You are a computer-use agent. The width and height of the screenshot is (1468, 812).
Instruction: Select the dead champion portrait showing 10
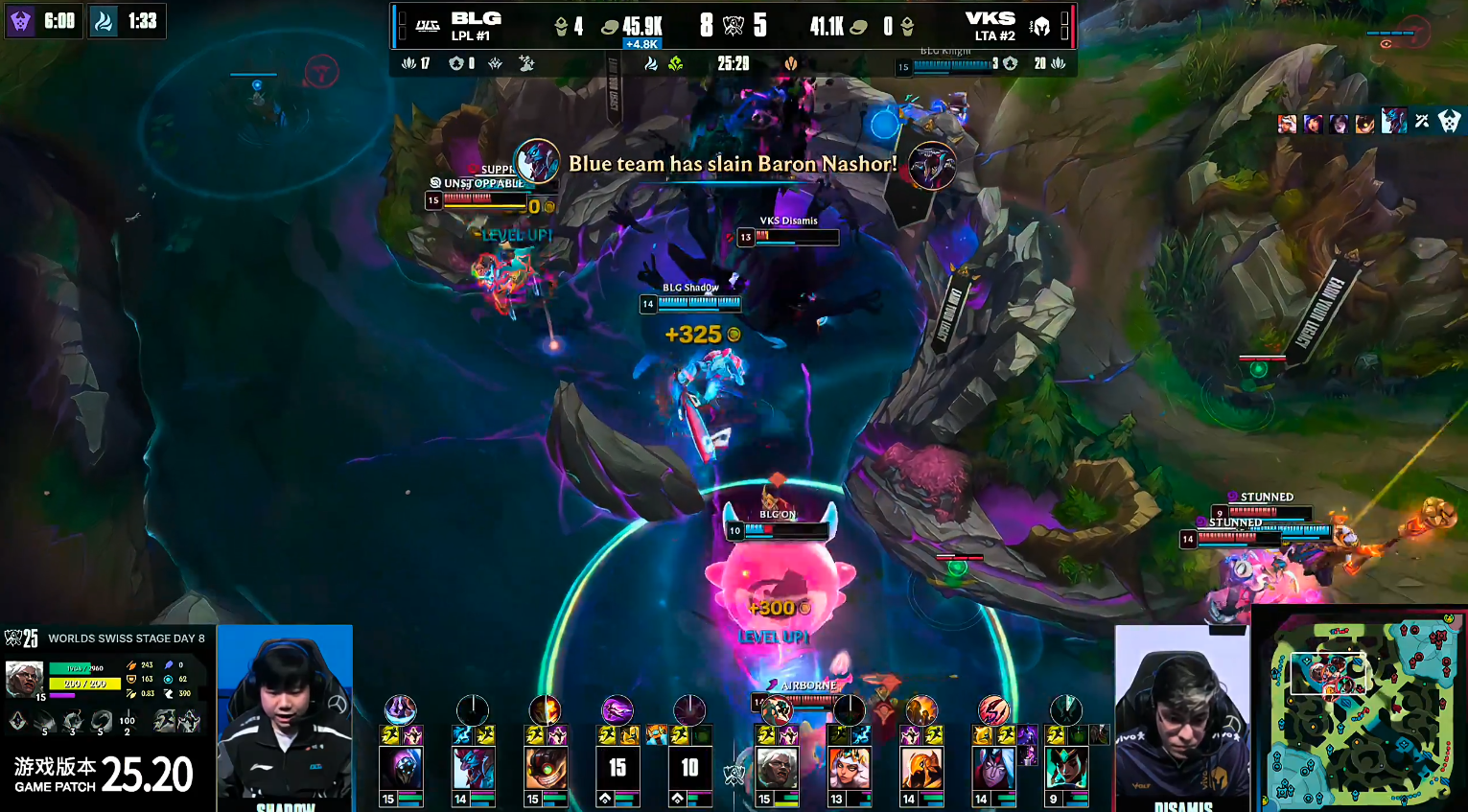pyautogui.click(x=689, y=768)
